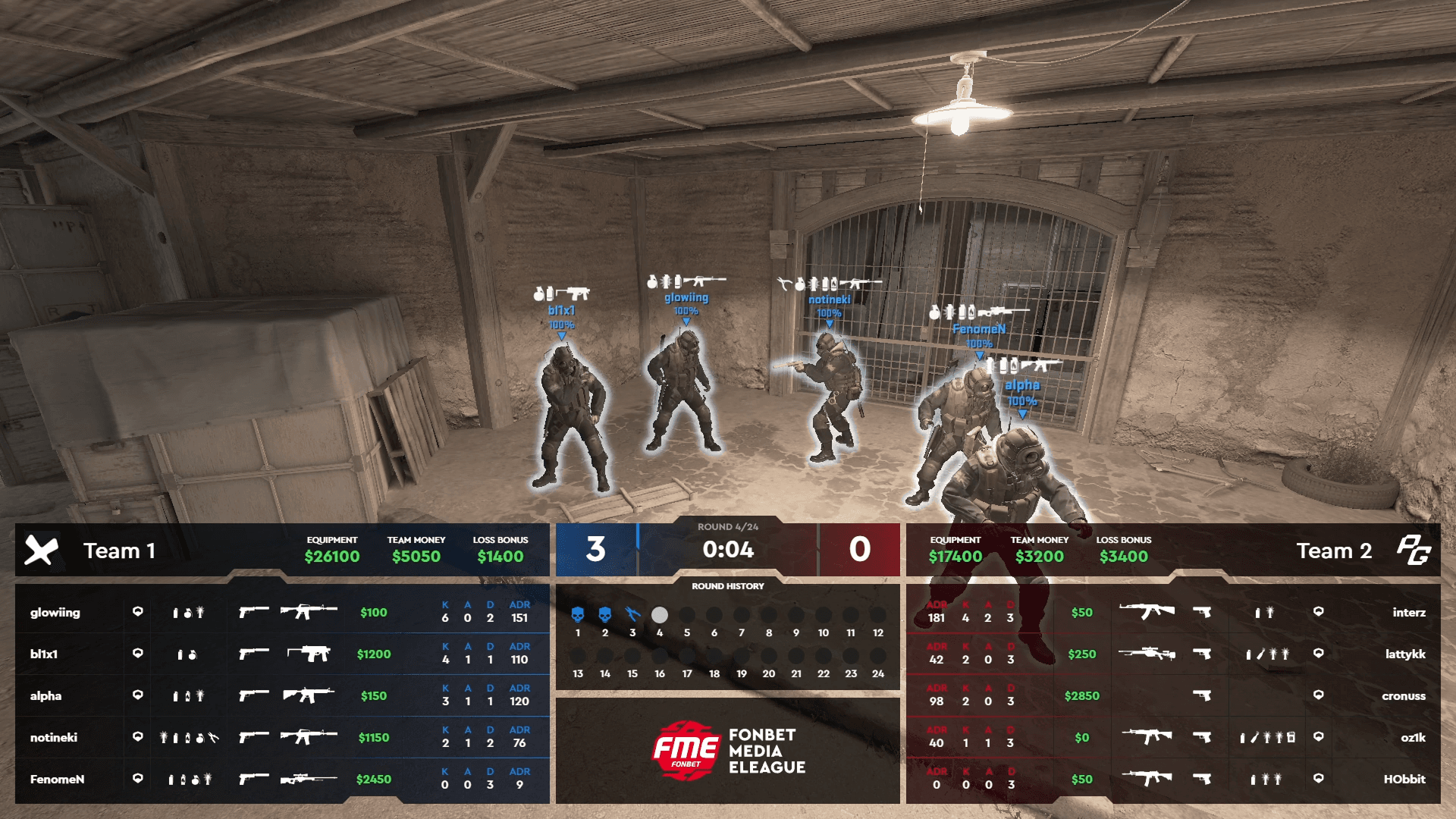1456x819 pixels.
Task: Click alpha's player name in Team 1 list
Action: pyautogui.click(x=45, y=696)
